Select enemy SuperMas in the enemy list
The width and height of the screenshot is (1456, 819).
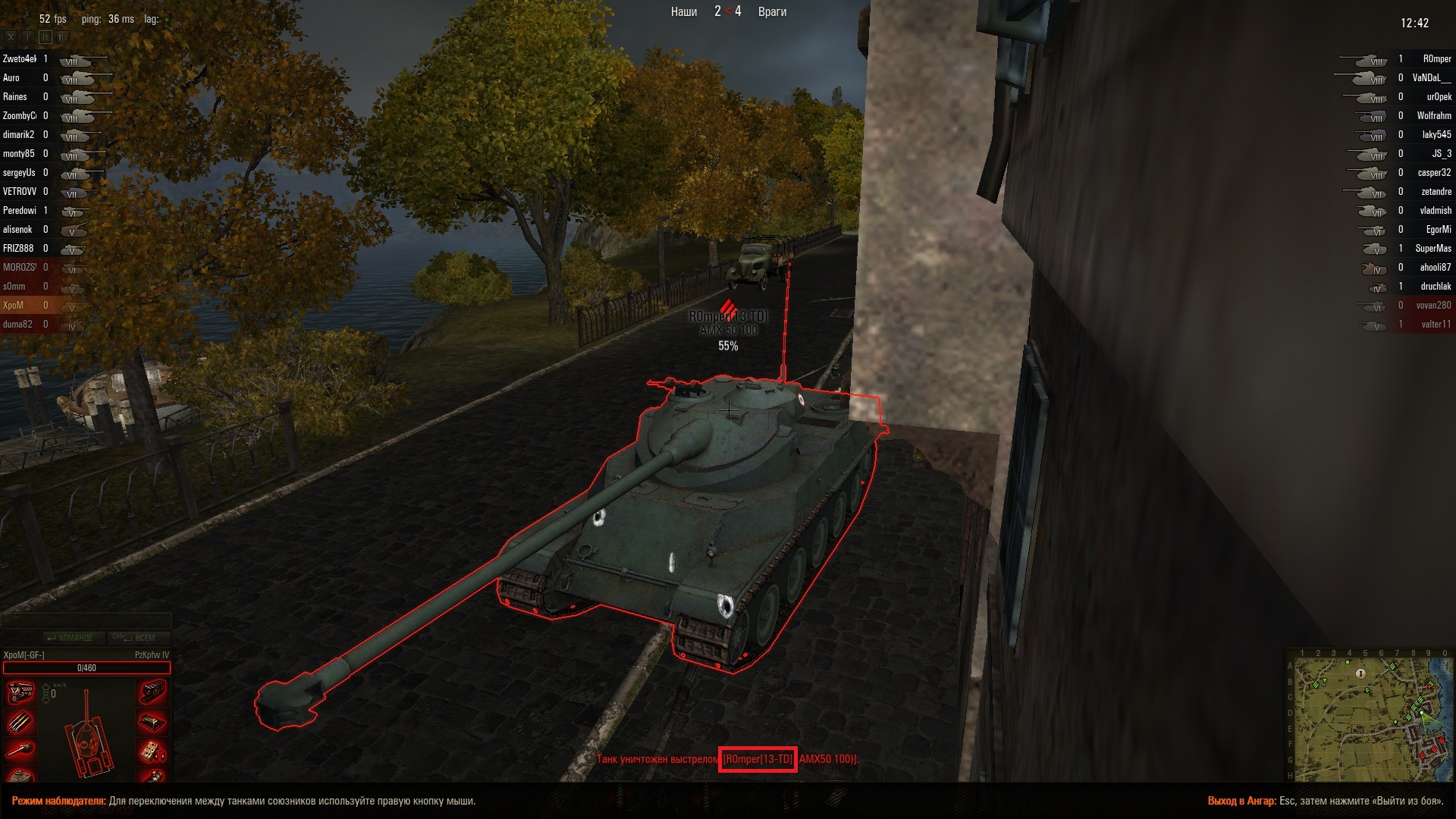[x=1432, y=249]
